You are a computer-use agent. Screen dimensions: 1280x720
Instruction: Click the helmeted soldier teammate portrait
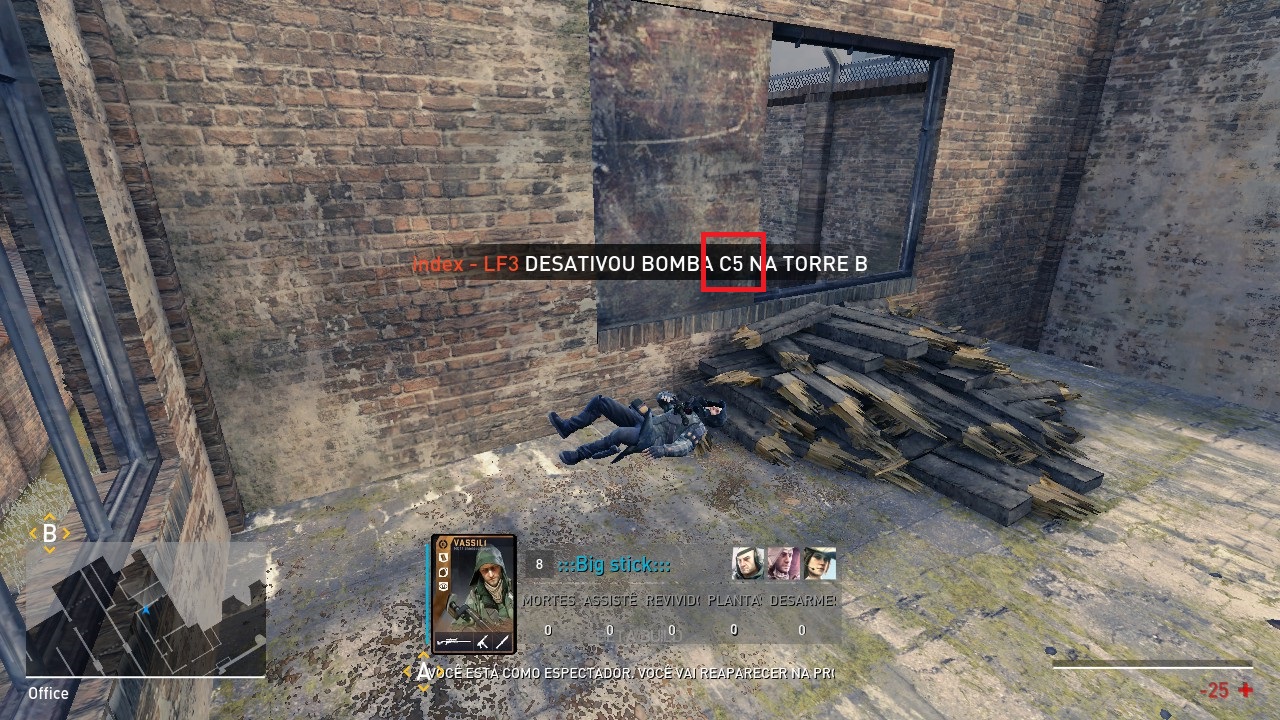(748, 564)
